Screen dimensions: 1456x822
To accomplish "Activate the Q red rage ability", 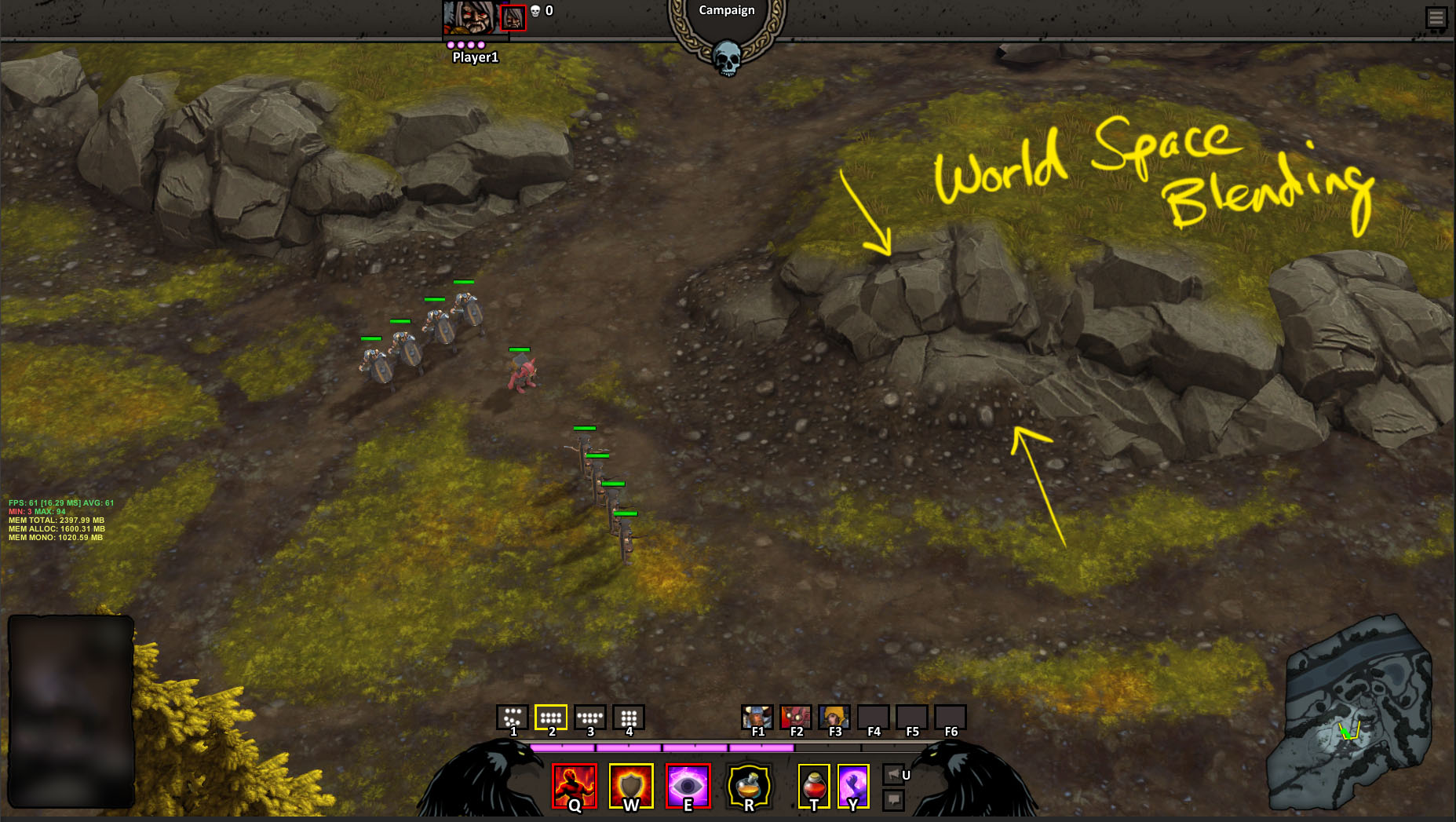I will [x=575, y=785].
